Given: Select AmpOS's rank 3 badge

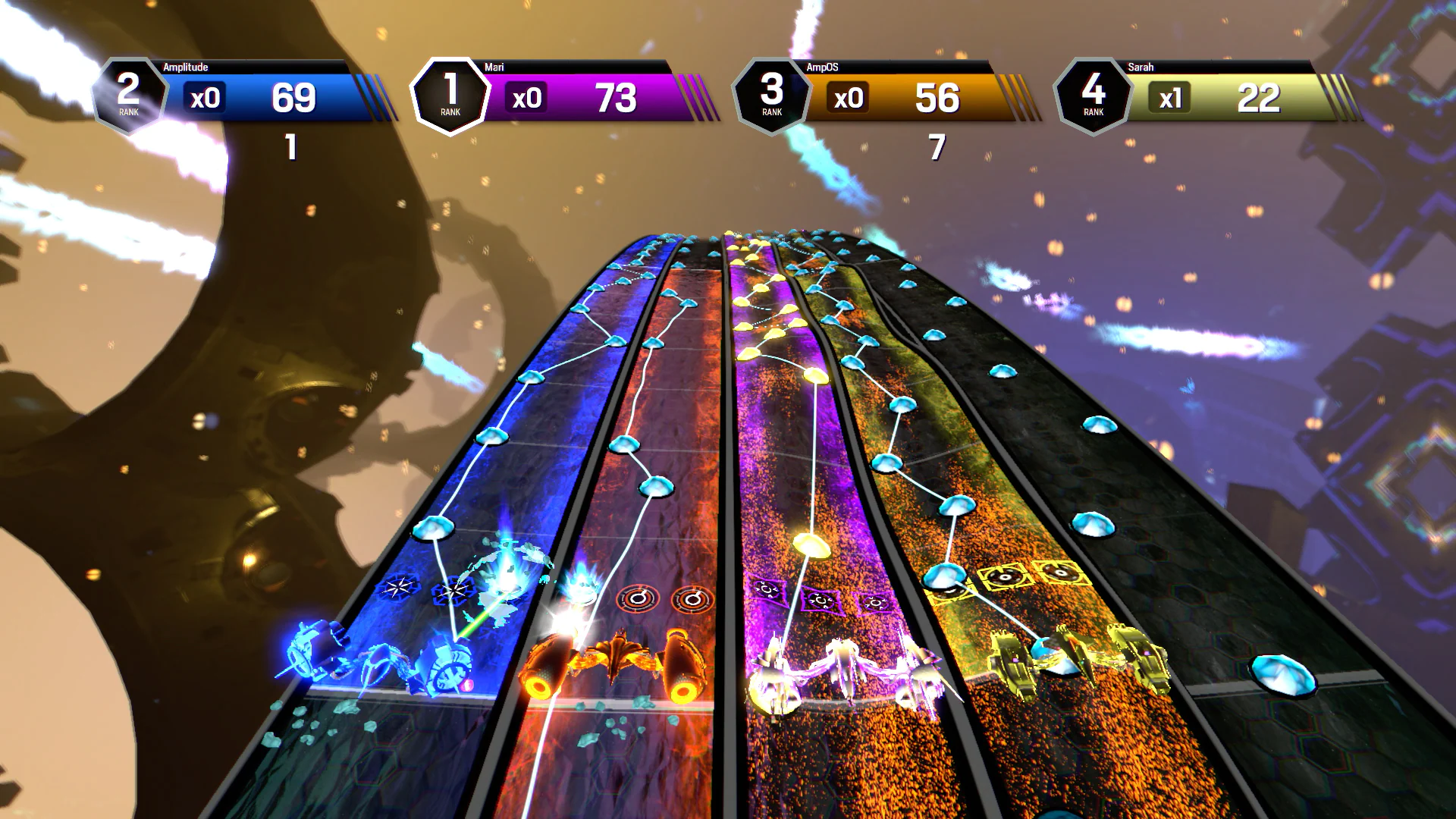Looking at the screenshot, I should (770, 93).
